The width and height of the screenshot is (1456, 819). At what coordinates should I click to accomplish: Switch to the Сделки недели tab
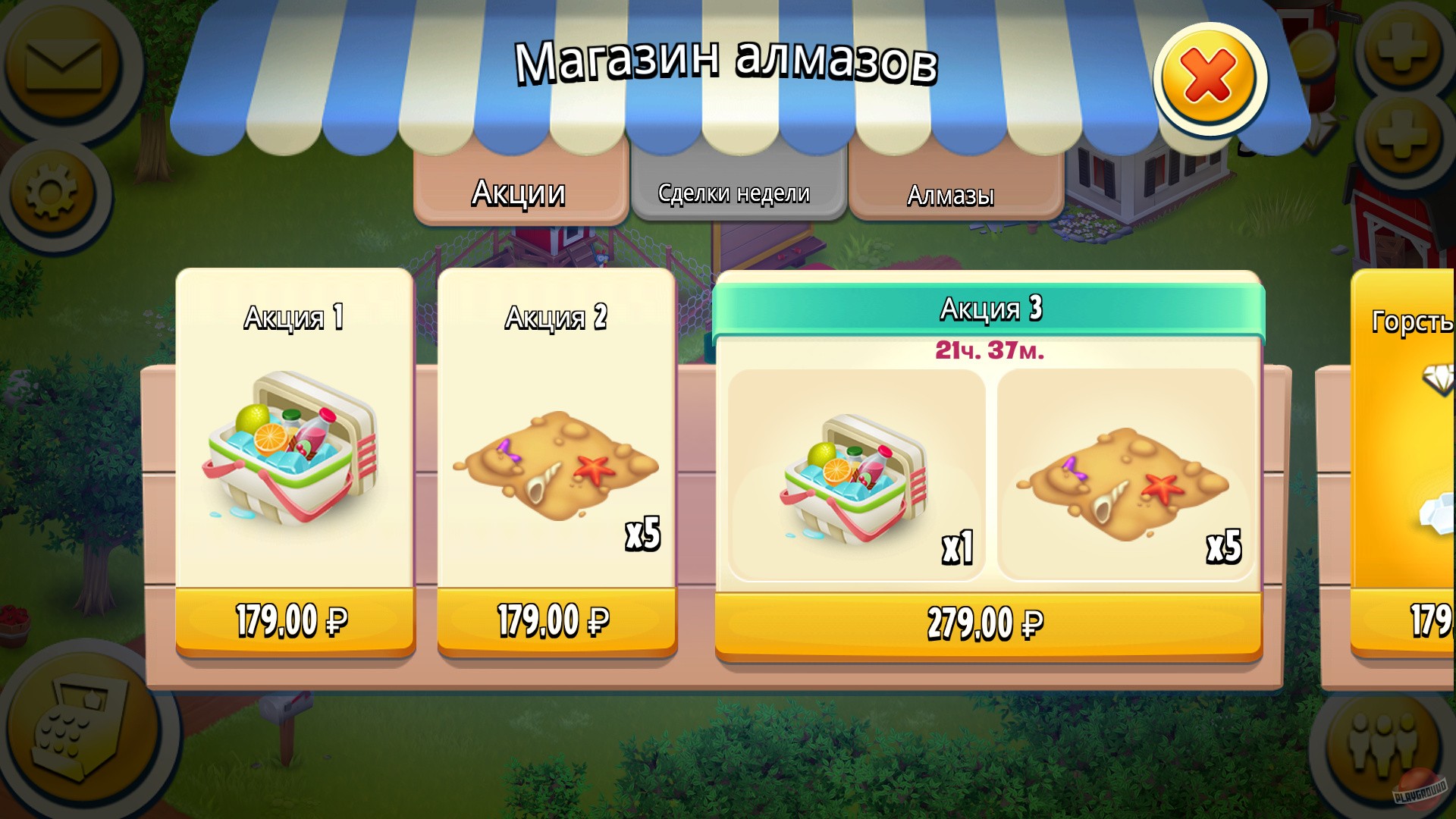coord(734,192)
